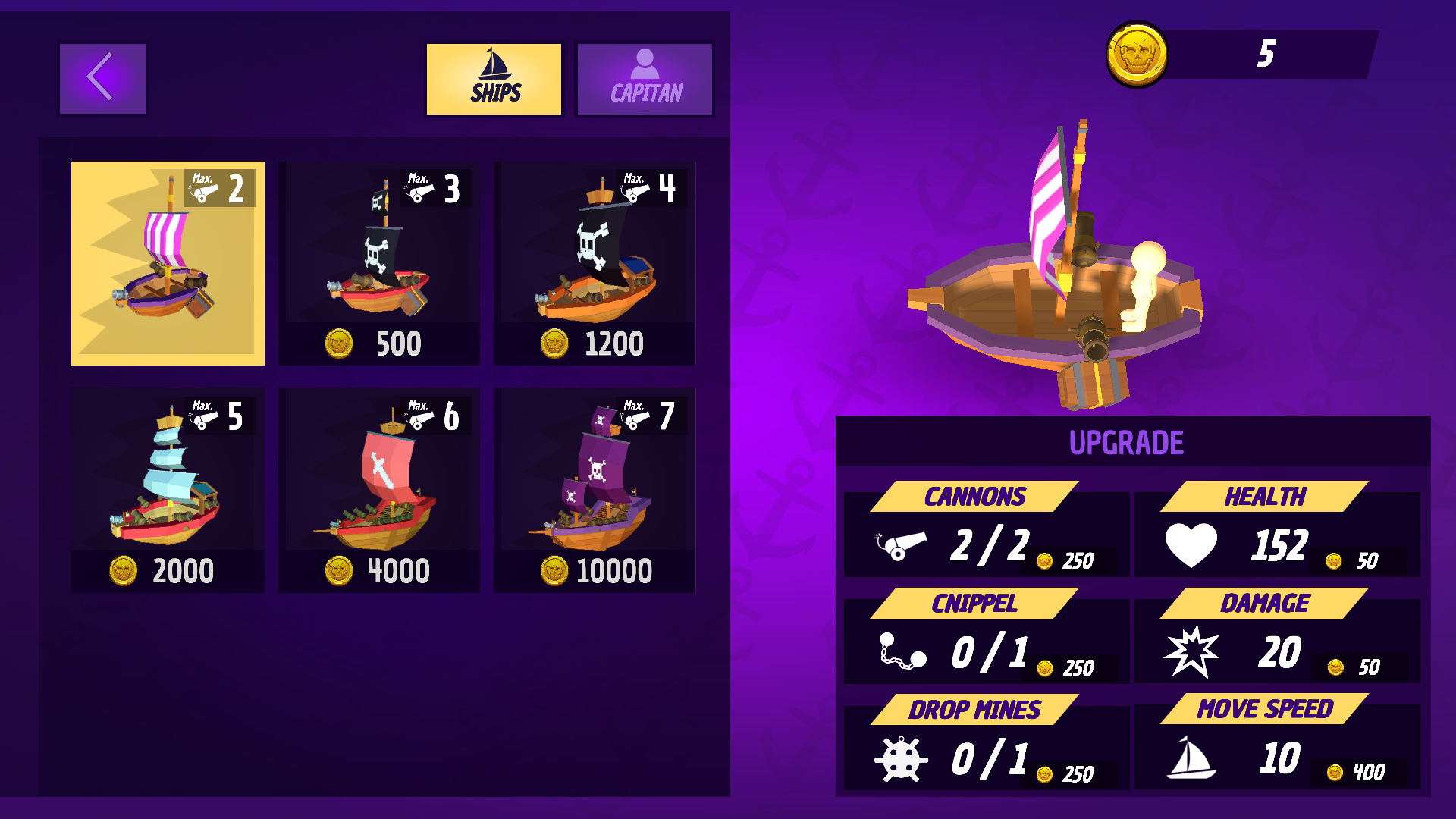Select the pink-striped sail ship with max 2 cannons

click(x=168, y=263)
